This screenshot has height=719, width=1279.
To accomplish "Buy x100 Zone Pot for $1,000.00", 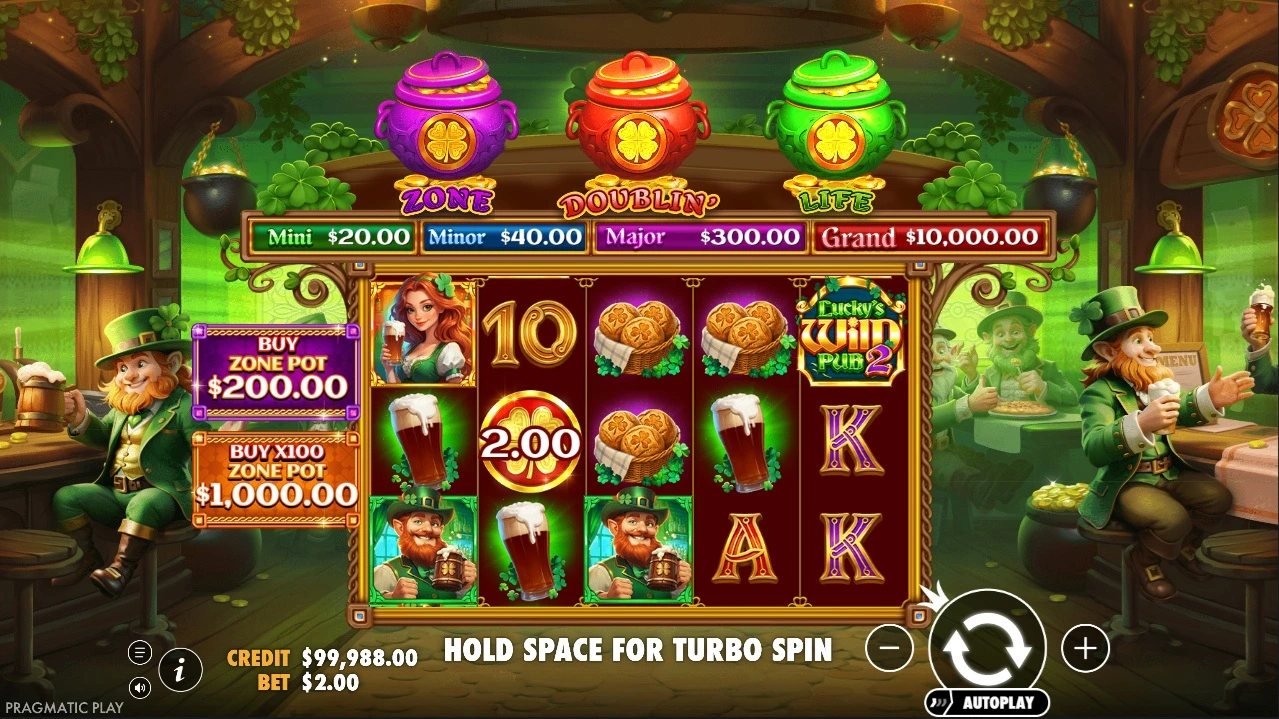I will [x=275, y=479].
